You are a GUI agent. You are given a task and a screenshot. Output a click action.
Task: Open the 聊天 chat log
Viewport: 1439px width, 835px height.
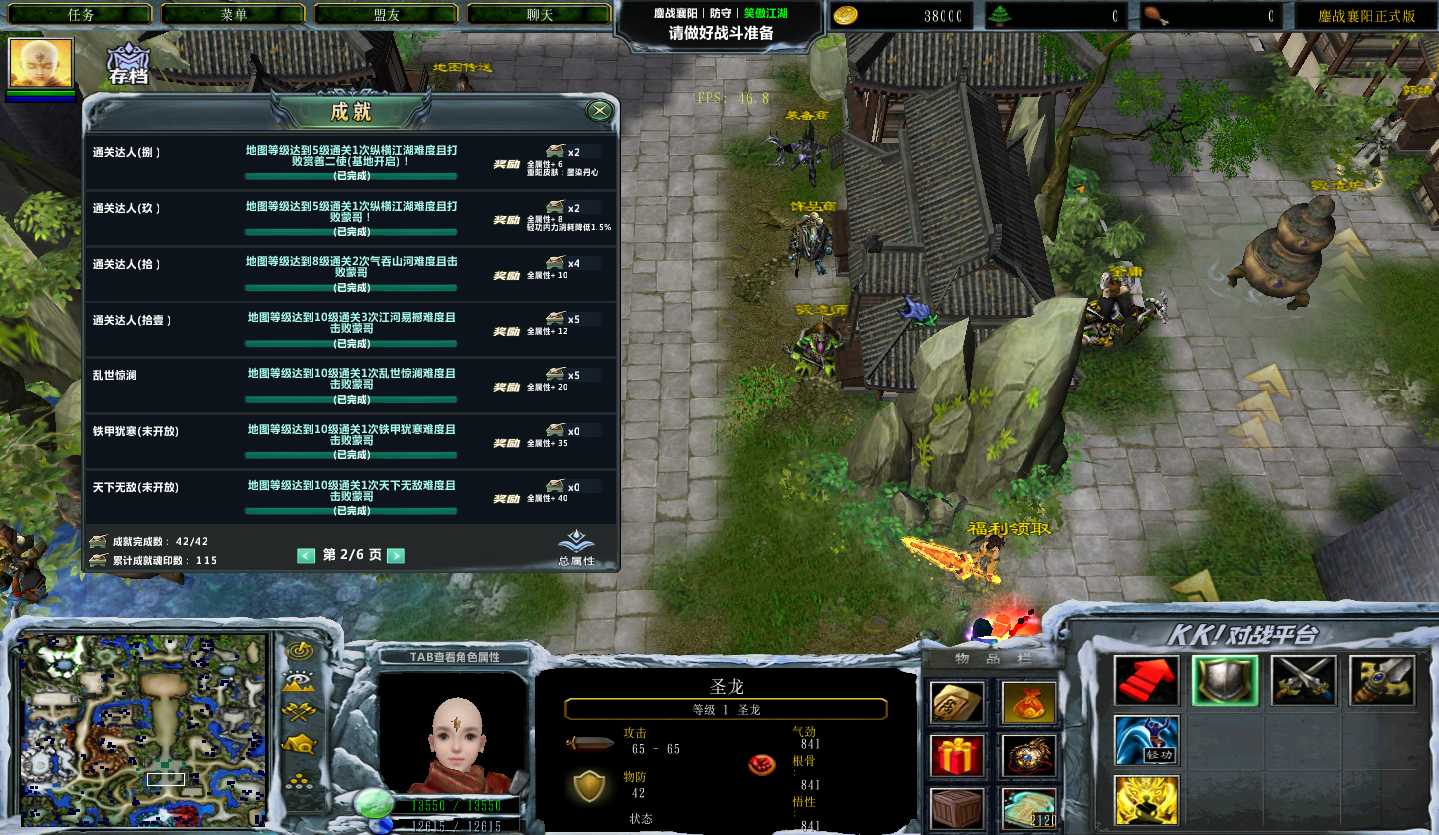[539, 15]
